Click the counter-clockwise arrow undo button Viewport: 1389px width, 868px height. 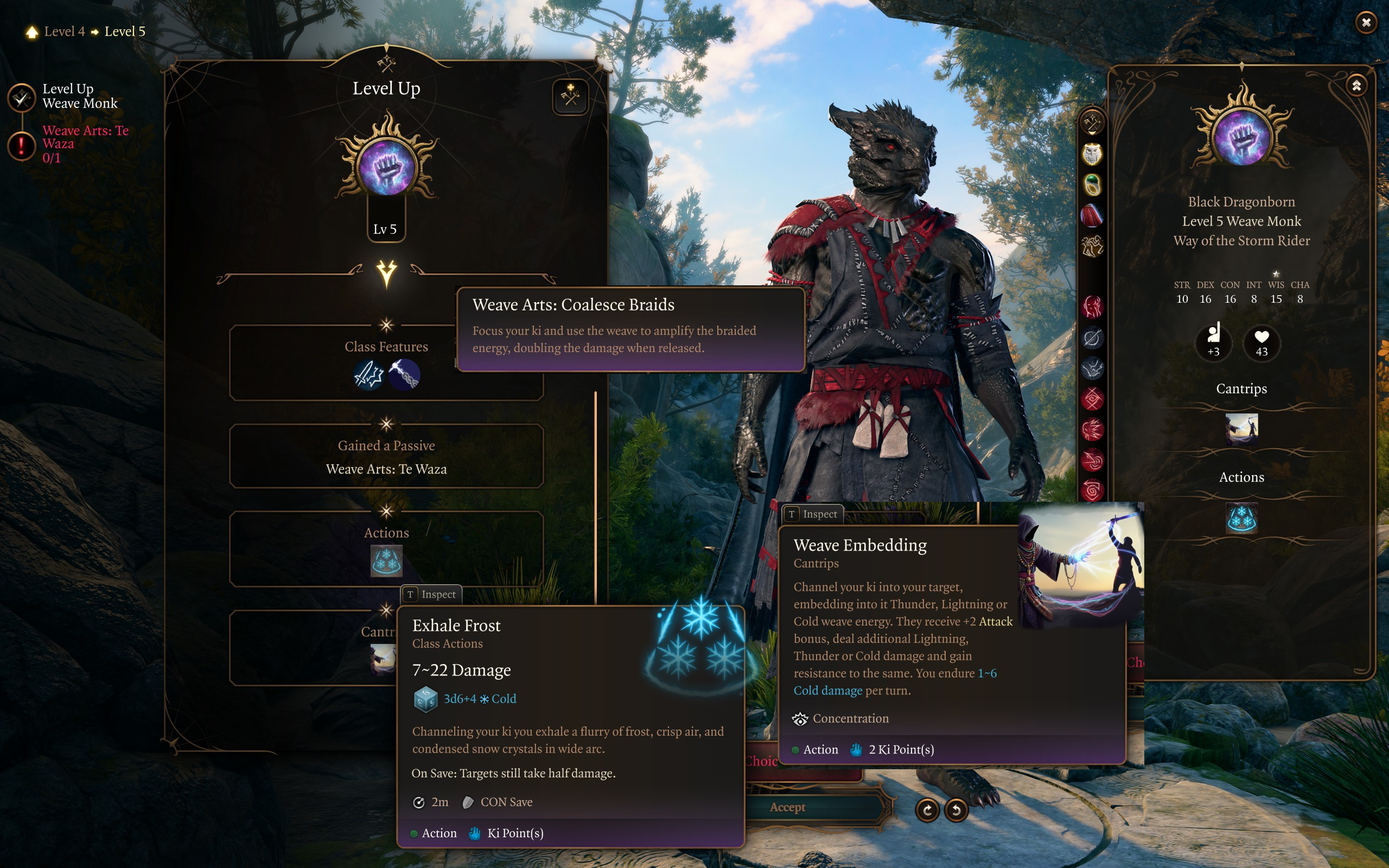tap(955, 810)
